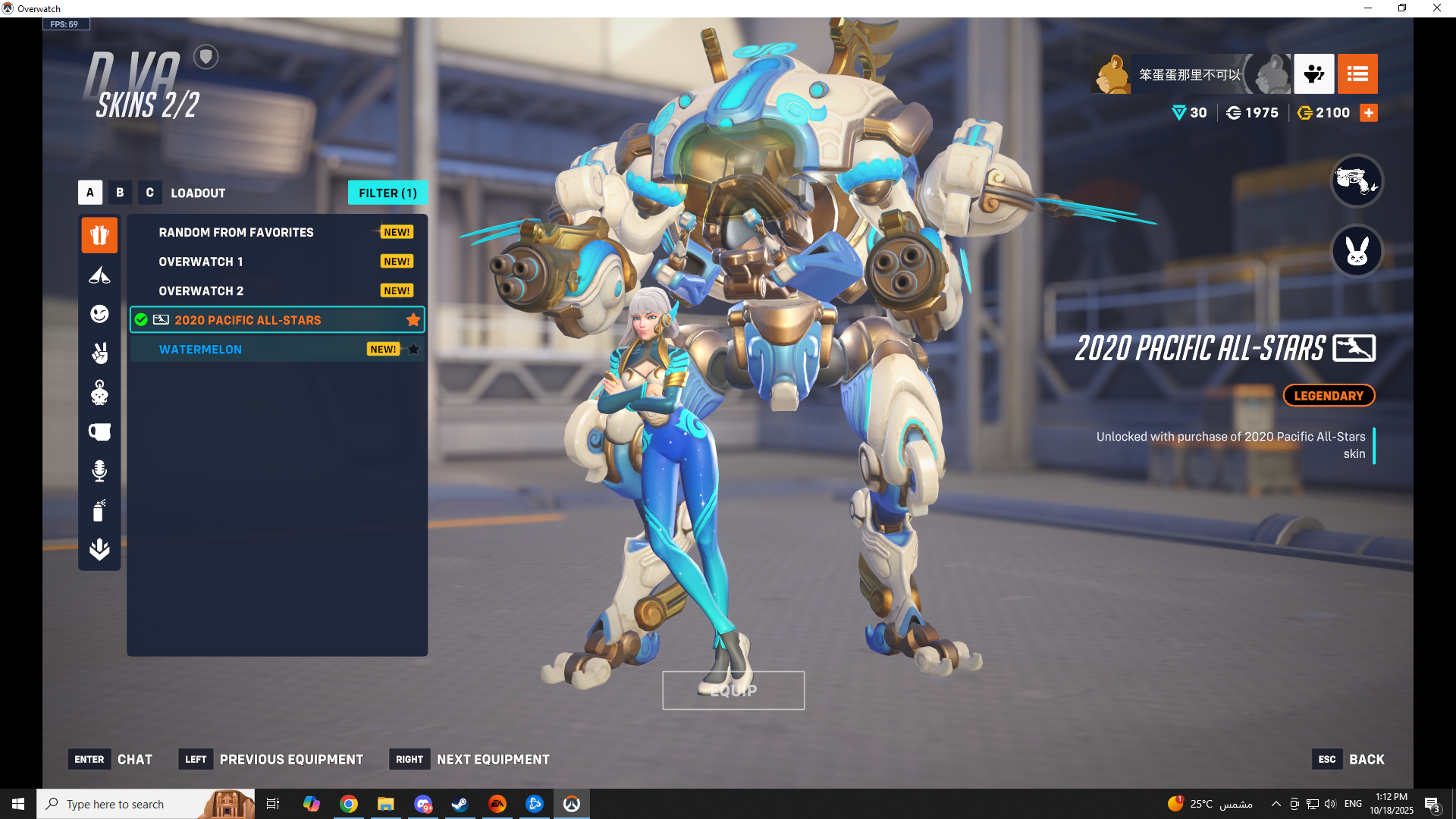Show the coffee mug souvenirs category
The image size is (1456, 819).
click(x=99, y=432)
